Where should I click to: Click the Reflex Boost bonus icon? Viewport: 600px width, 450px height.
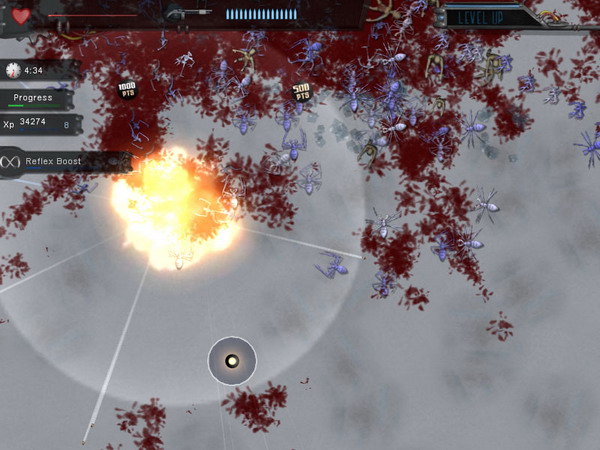tap(13, 161)
